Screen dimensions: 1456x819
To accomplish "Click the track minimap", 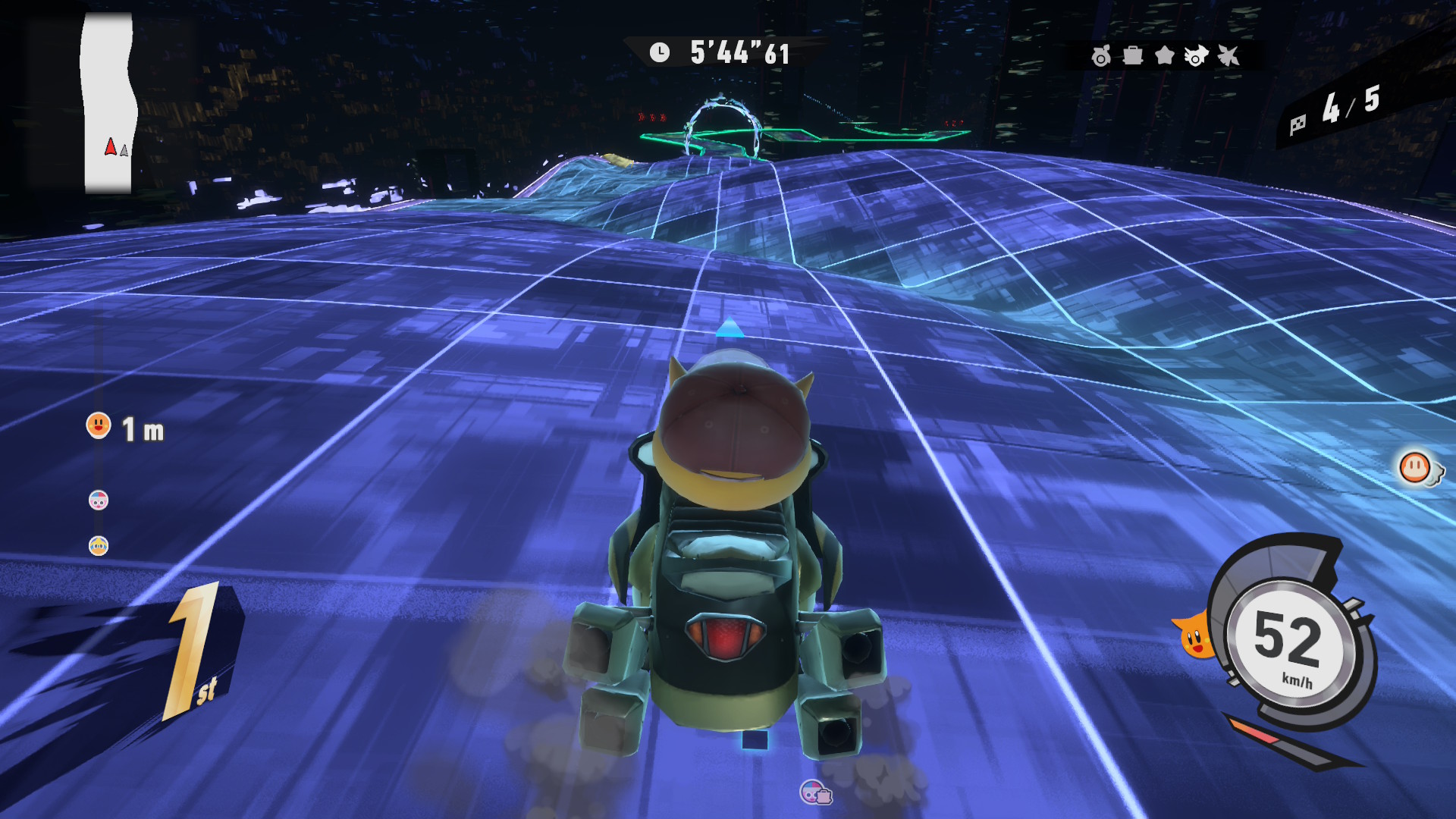I will point(108,103).
